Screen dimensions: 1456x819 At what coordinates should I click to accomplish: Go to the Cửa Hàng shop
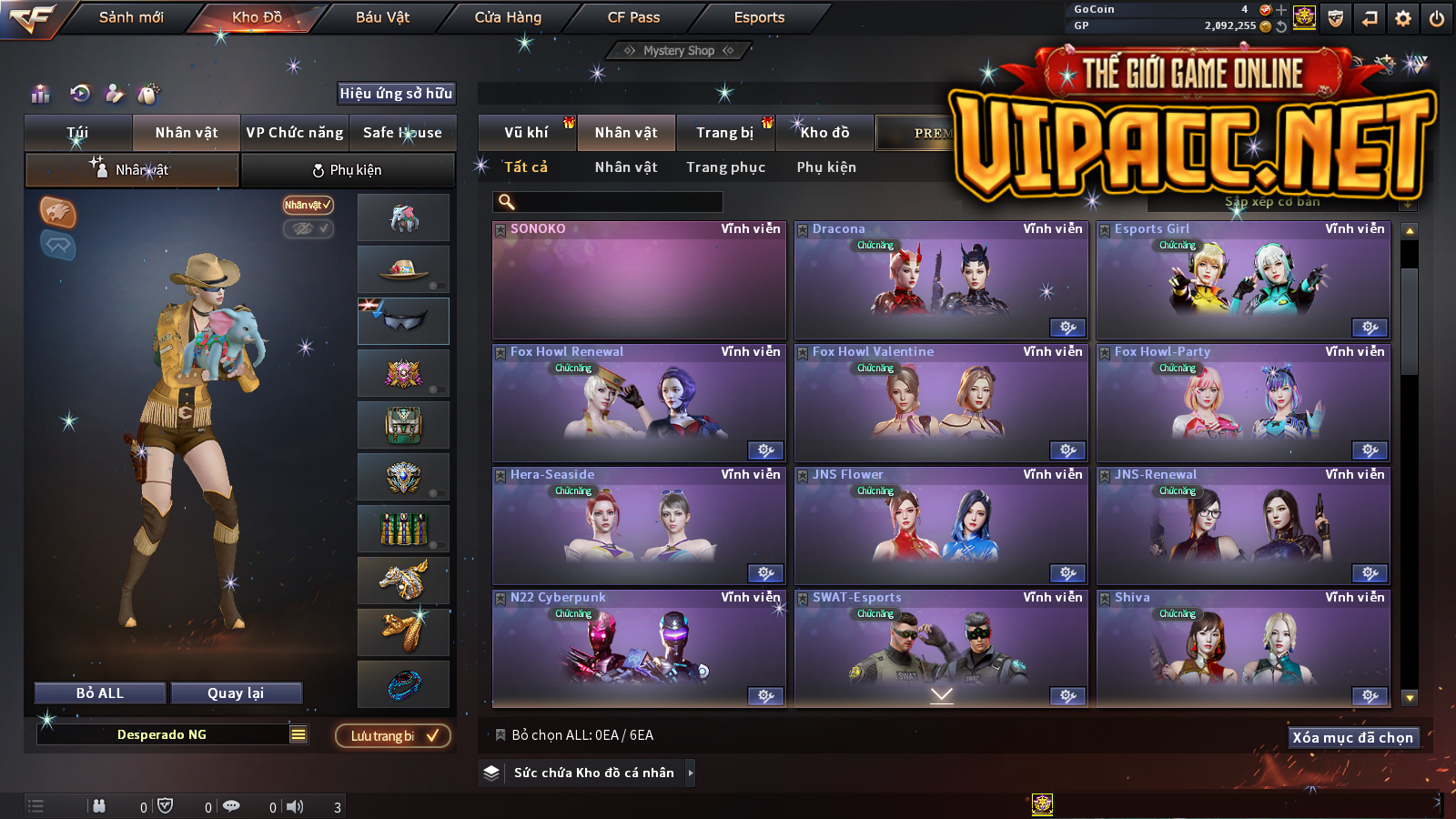point(508,17)
